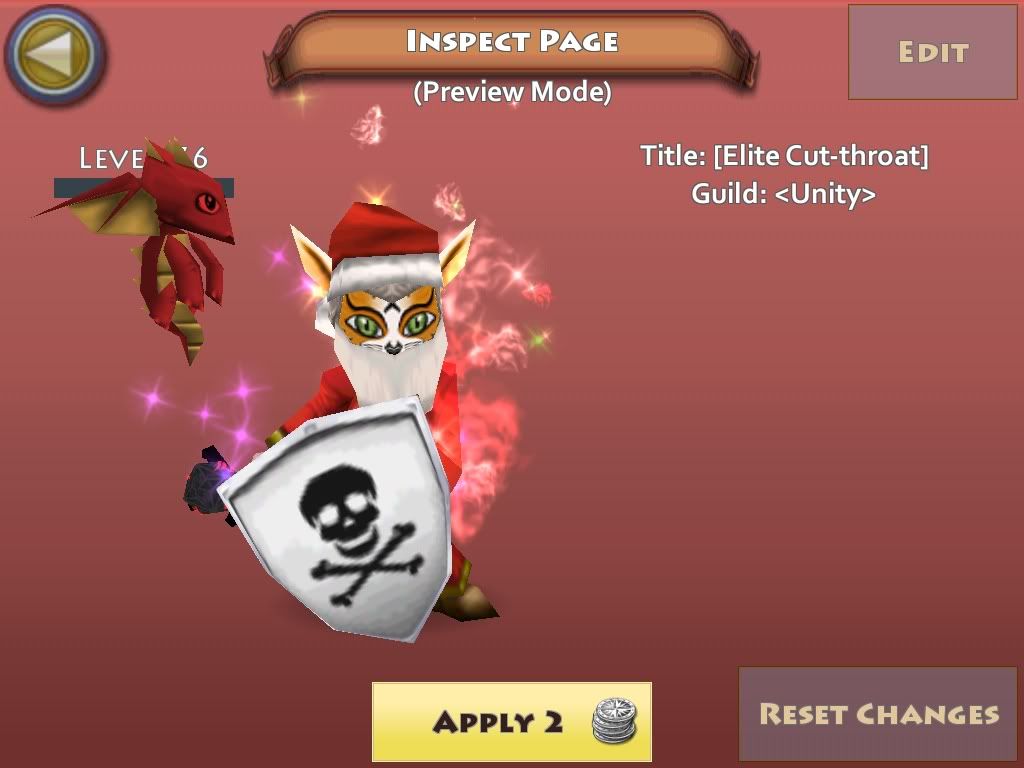The height and width of the screenshot is (768, 1024).
Task: Go back with the round arrow button
Action: coord(55,55)
